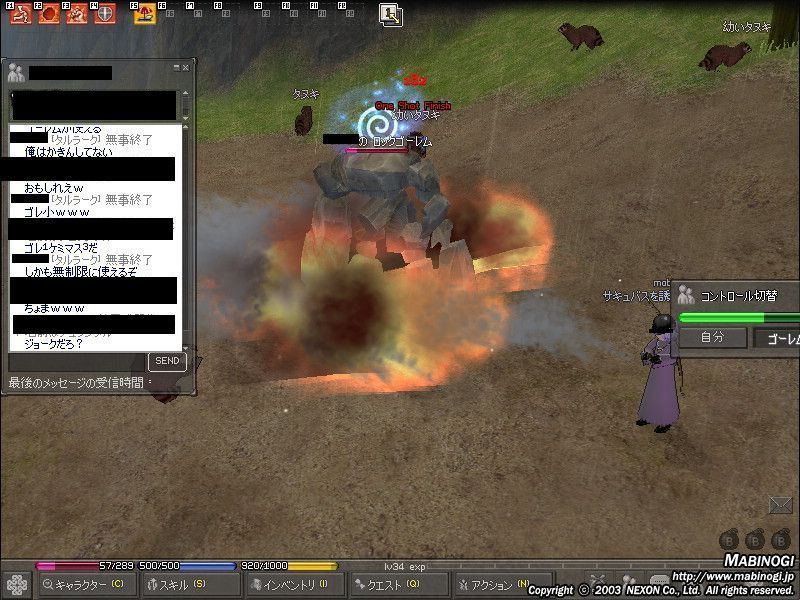Open the クエスト quest menu
This screenshot has height=600, width=800.
[398, 585]
